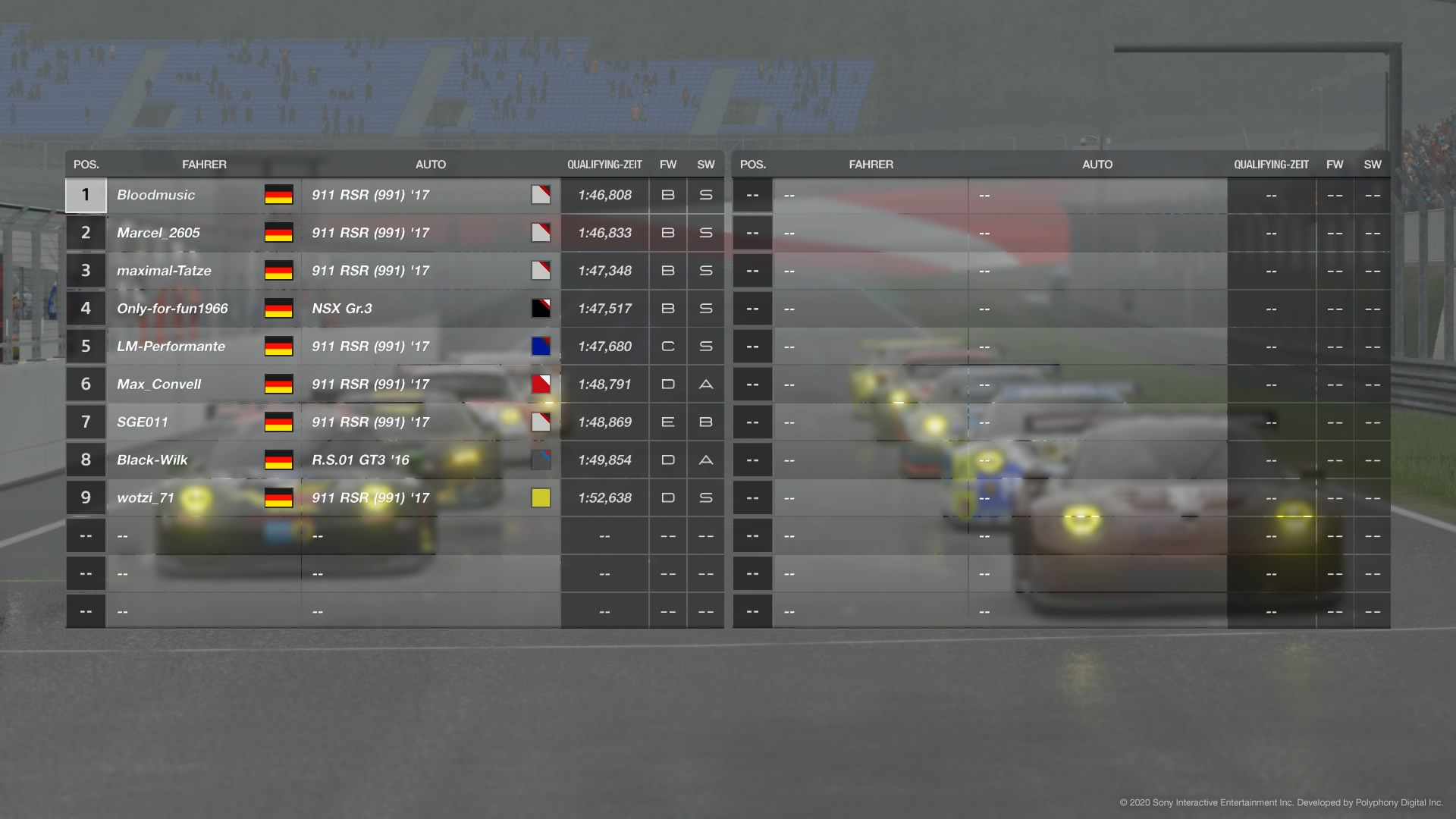This screenshot has height=819, width=1456.
Task: Select driver name Bloodmusic
Action: [x=155, y=195]
